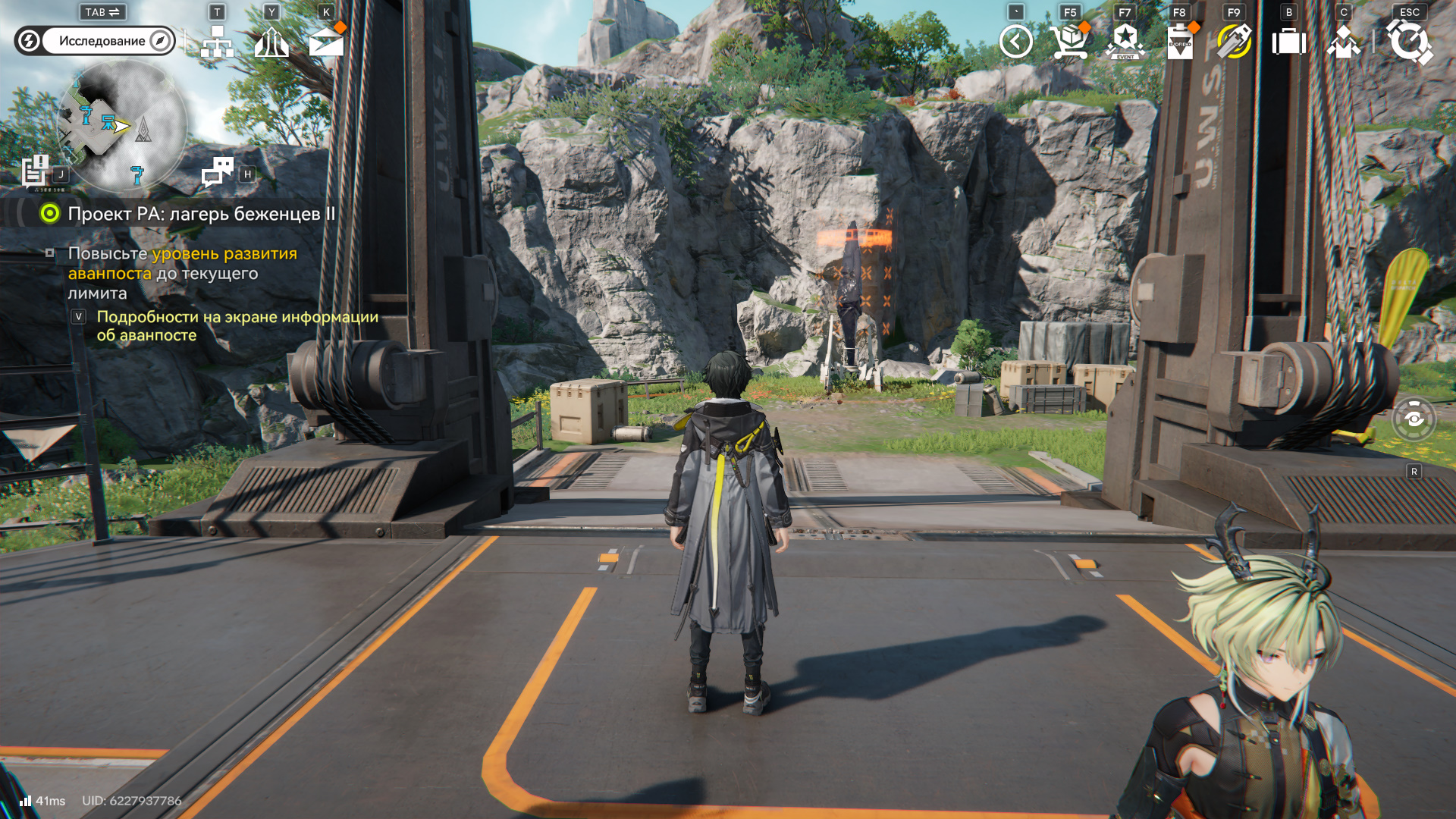Screen dimensions: 1456x819
Task: Open the mail envelope icon
Action: 326,42
